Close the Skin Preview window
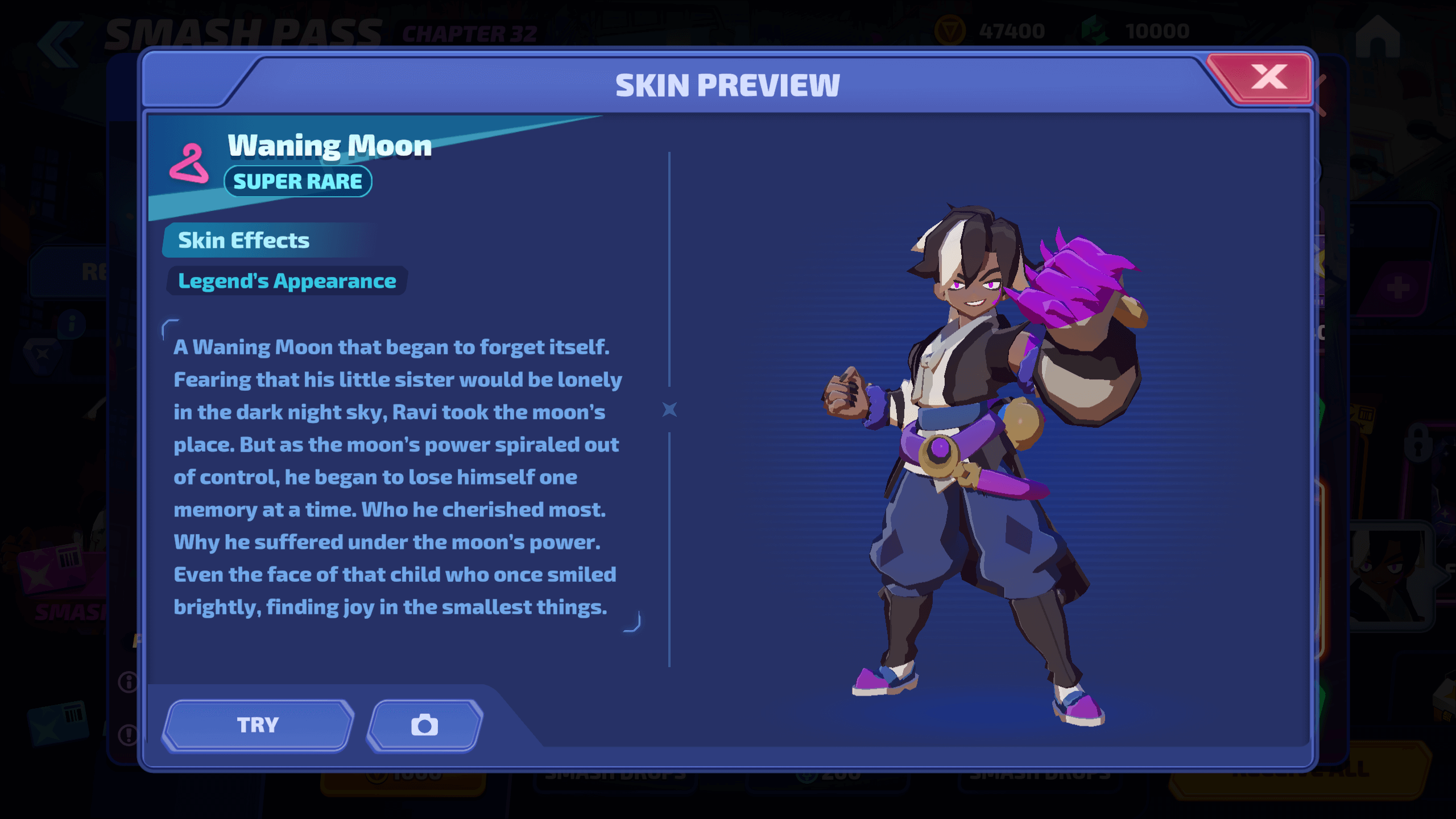 (x=1268, y=77)
